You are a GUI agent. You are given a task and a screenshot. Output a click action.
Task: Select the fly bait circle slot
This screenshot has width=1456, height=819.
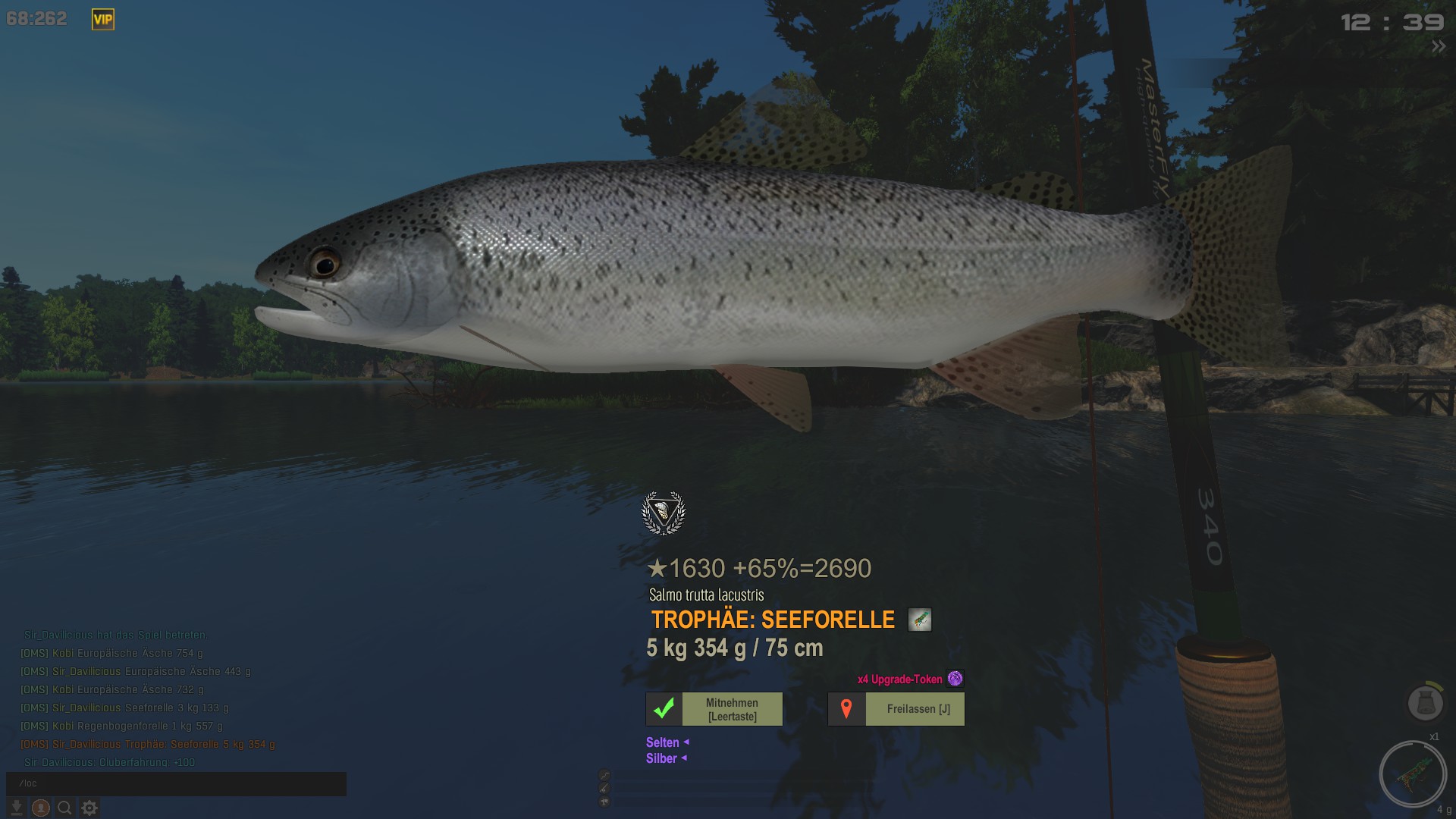tap(1413, 773)
